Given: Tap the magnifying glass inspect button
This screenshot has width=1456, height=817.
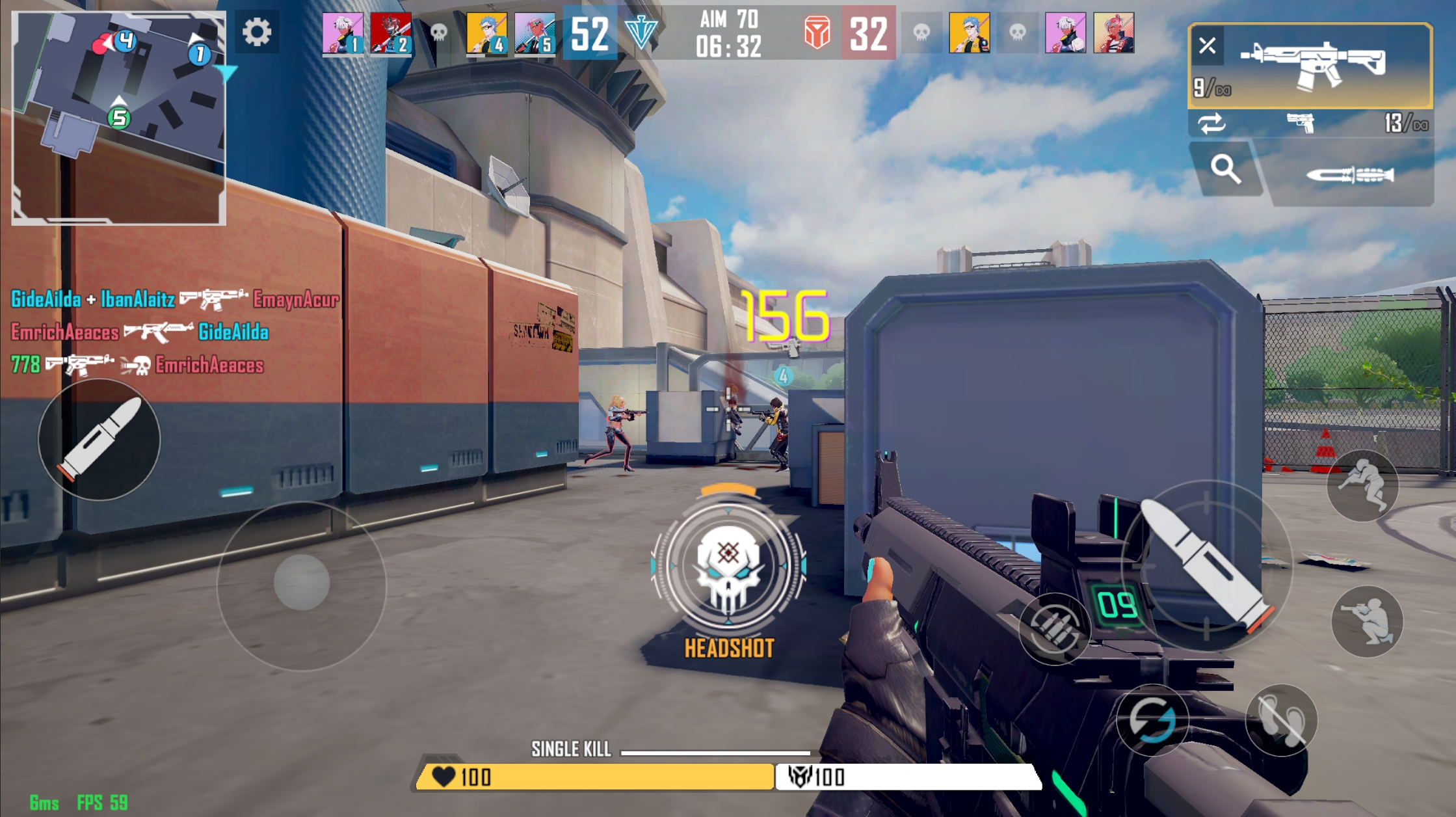Looking at the screenshot, I should [1225, 169].
